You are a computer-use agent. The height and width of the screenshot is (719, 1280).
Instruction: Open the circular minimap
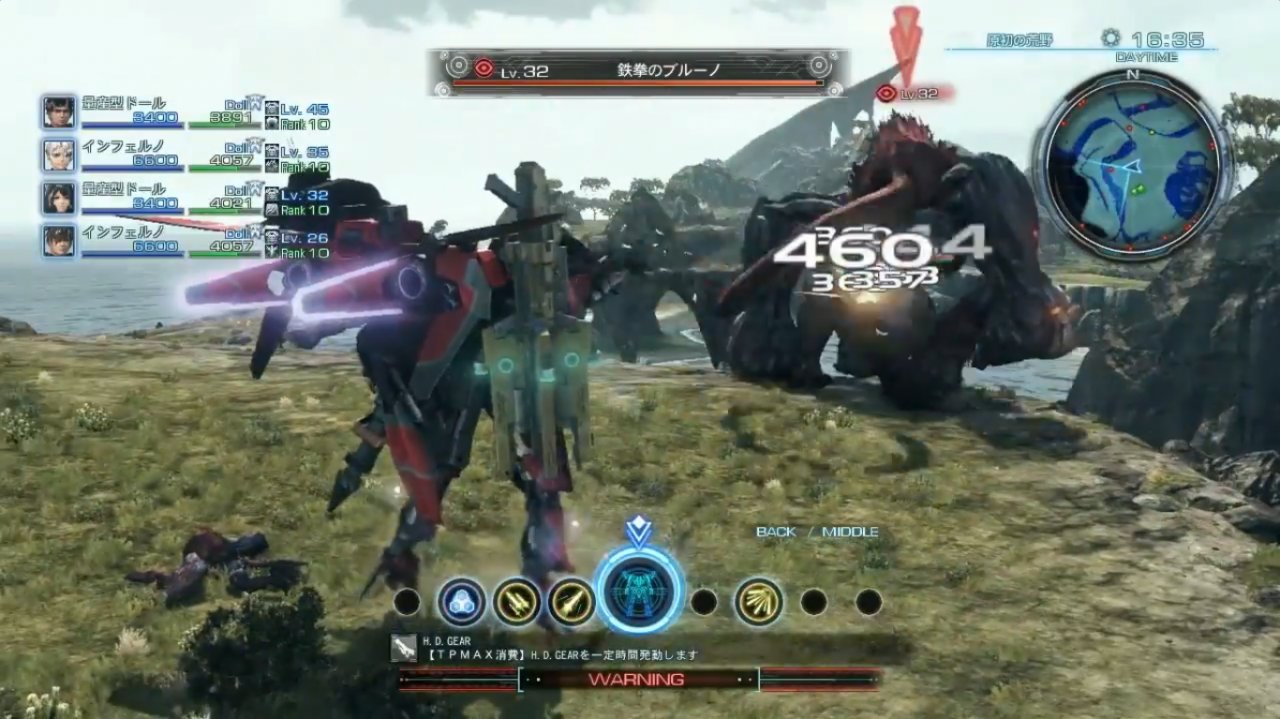point(1132,164)
